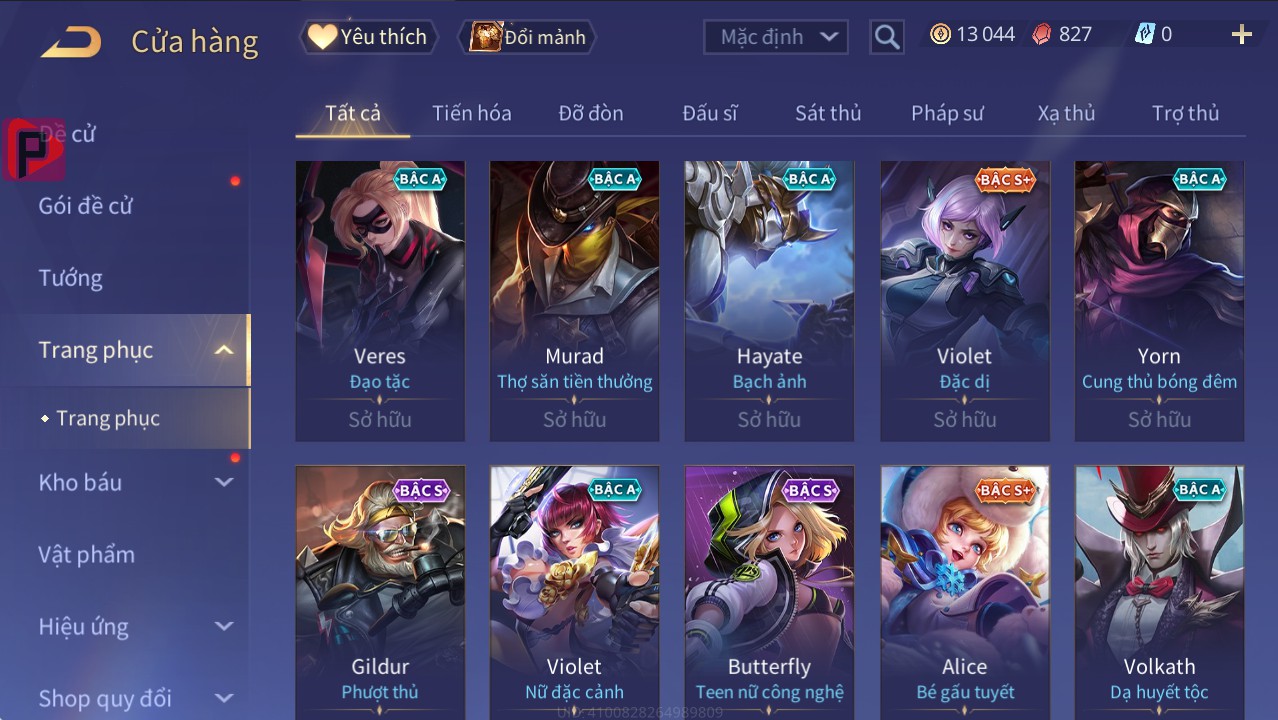Viewport: 1278px width, 720px height.
Task: Open the Vật phẩm items menu
Action: click(86, 554)
